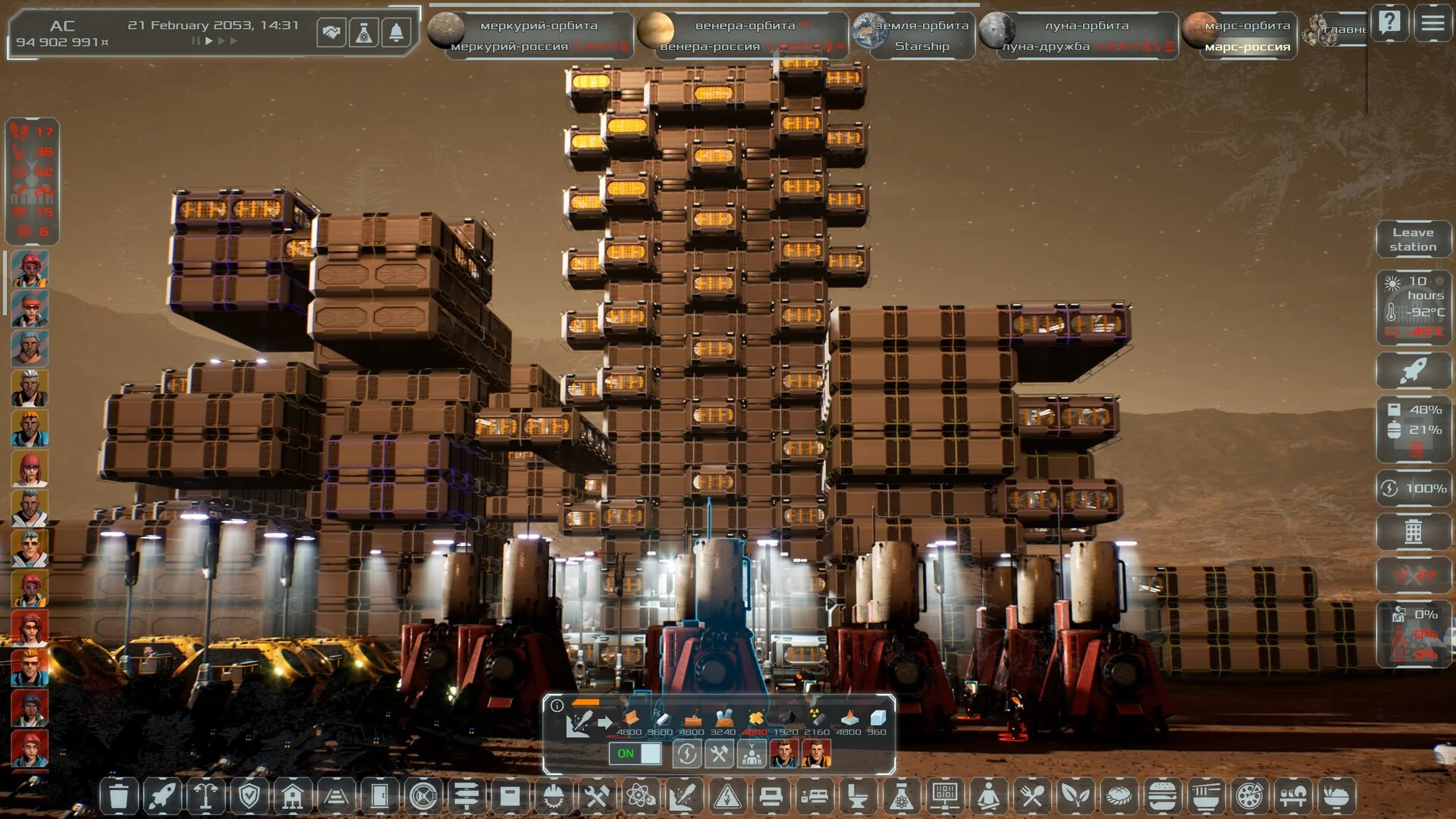Switch to the меркурий-орбита station tab
Image resolution: width=1456 pixels, height=819 pixels.
pos(538,25)
